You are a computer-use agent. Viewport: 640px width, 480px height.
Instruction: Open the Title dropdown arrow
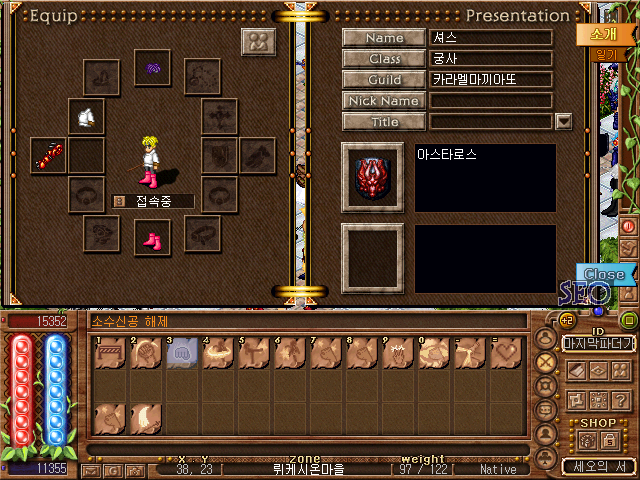(563, 122)
